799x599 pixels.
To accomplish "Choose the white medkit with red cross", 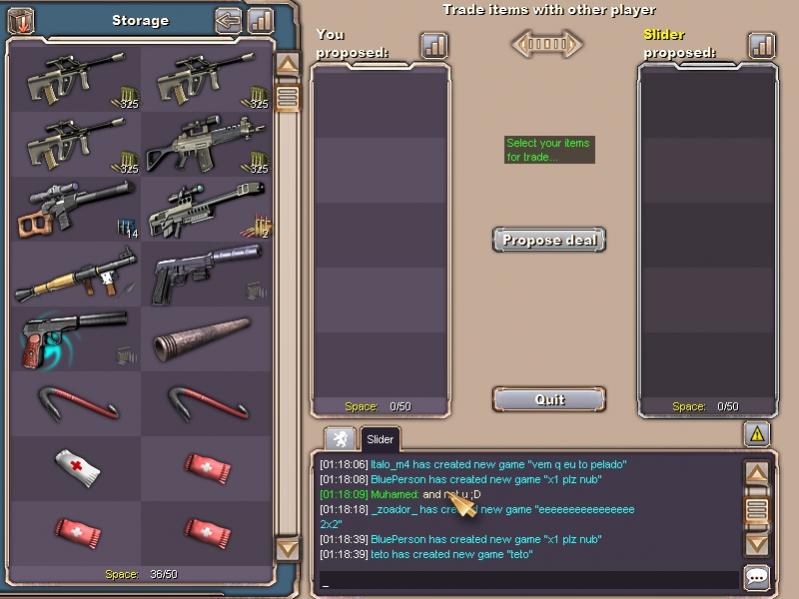I will (75, 468).
